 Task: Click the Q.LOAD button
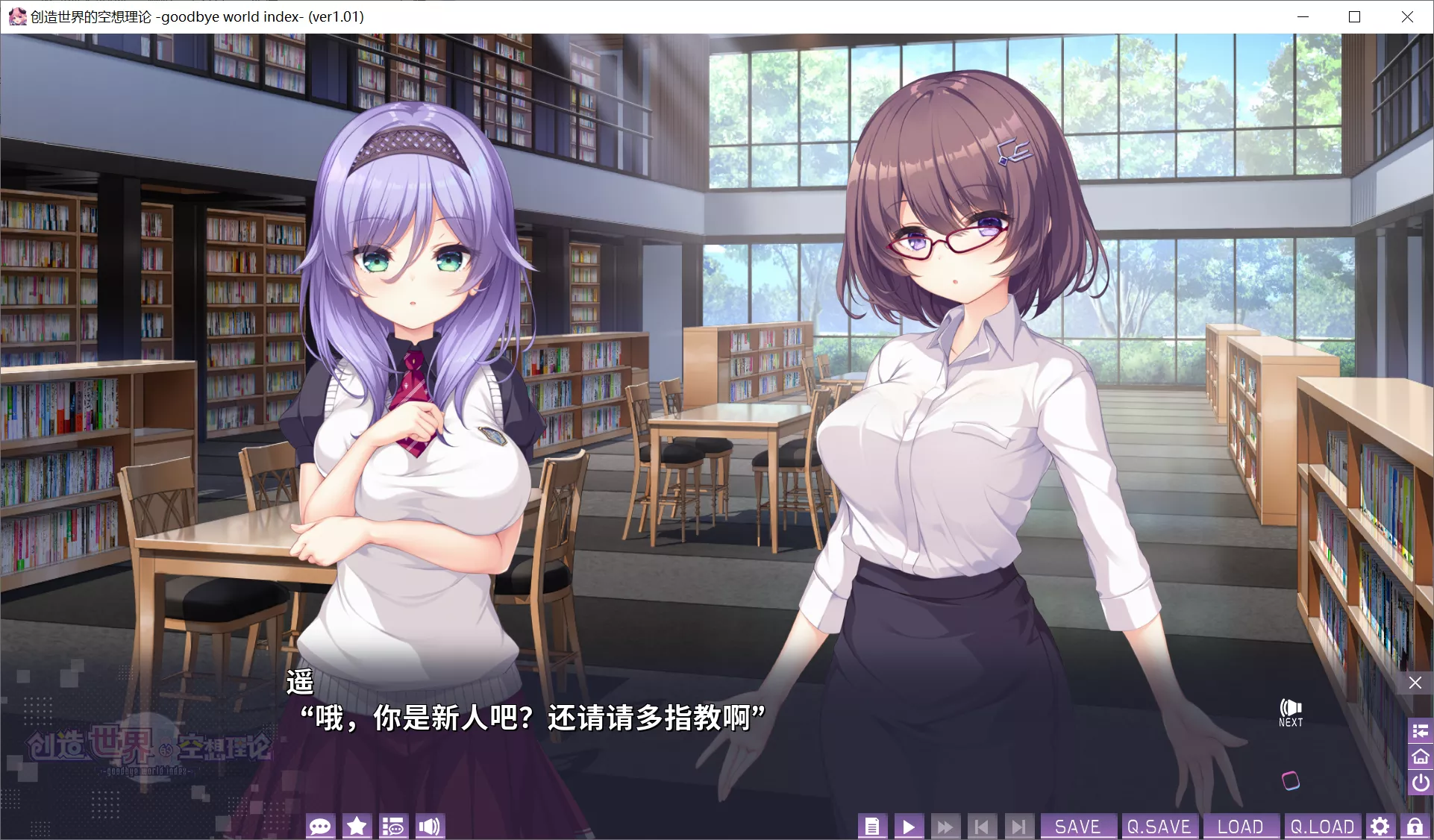click(1321, 826)
